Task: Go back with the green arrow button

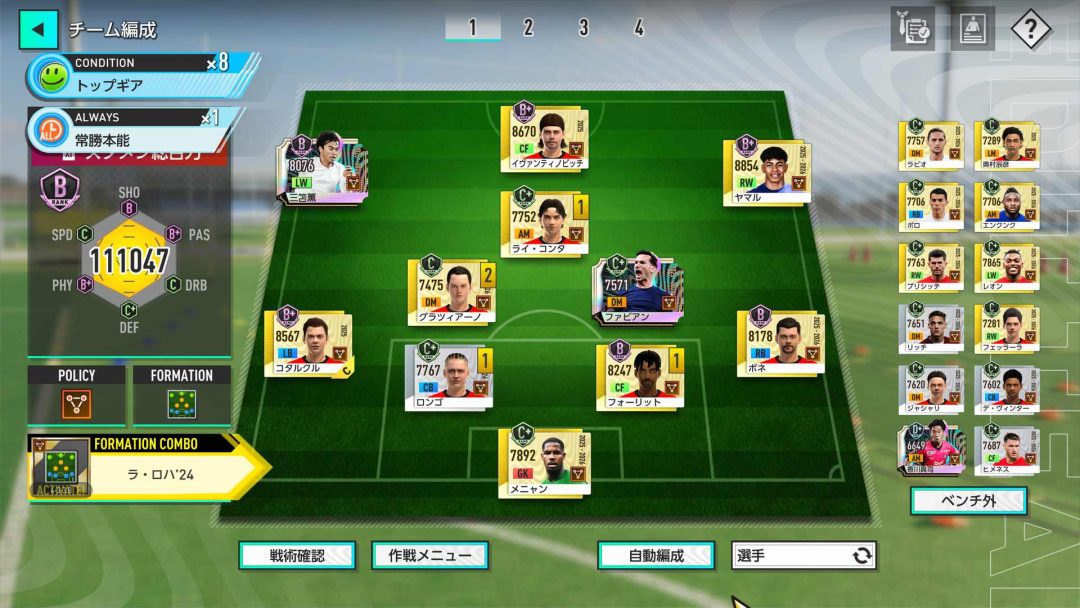Action: click(x=38, y=29)
